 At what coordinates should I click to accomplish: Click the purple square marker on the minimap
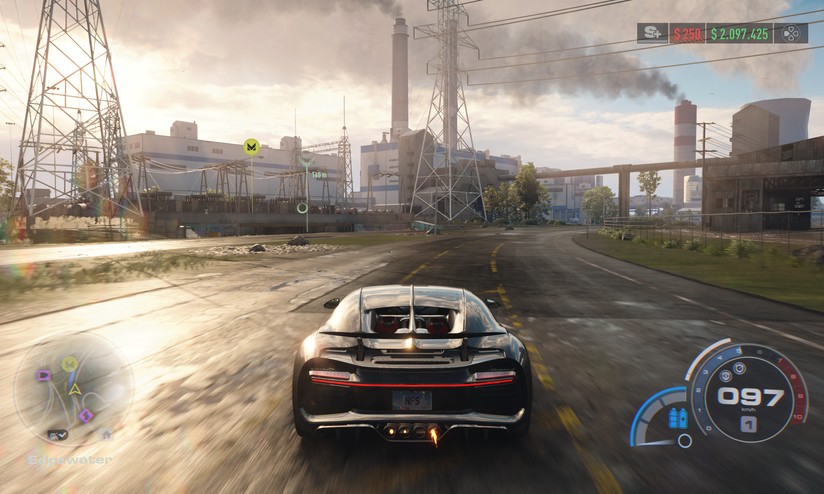43,375
